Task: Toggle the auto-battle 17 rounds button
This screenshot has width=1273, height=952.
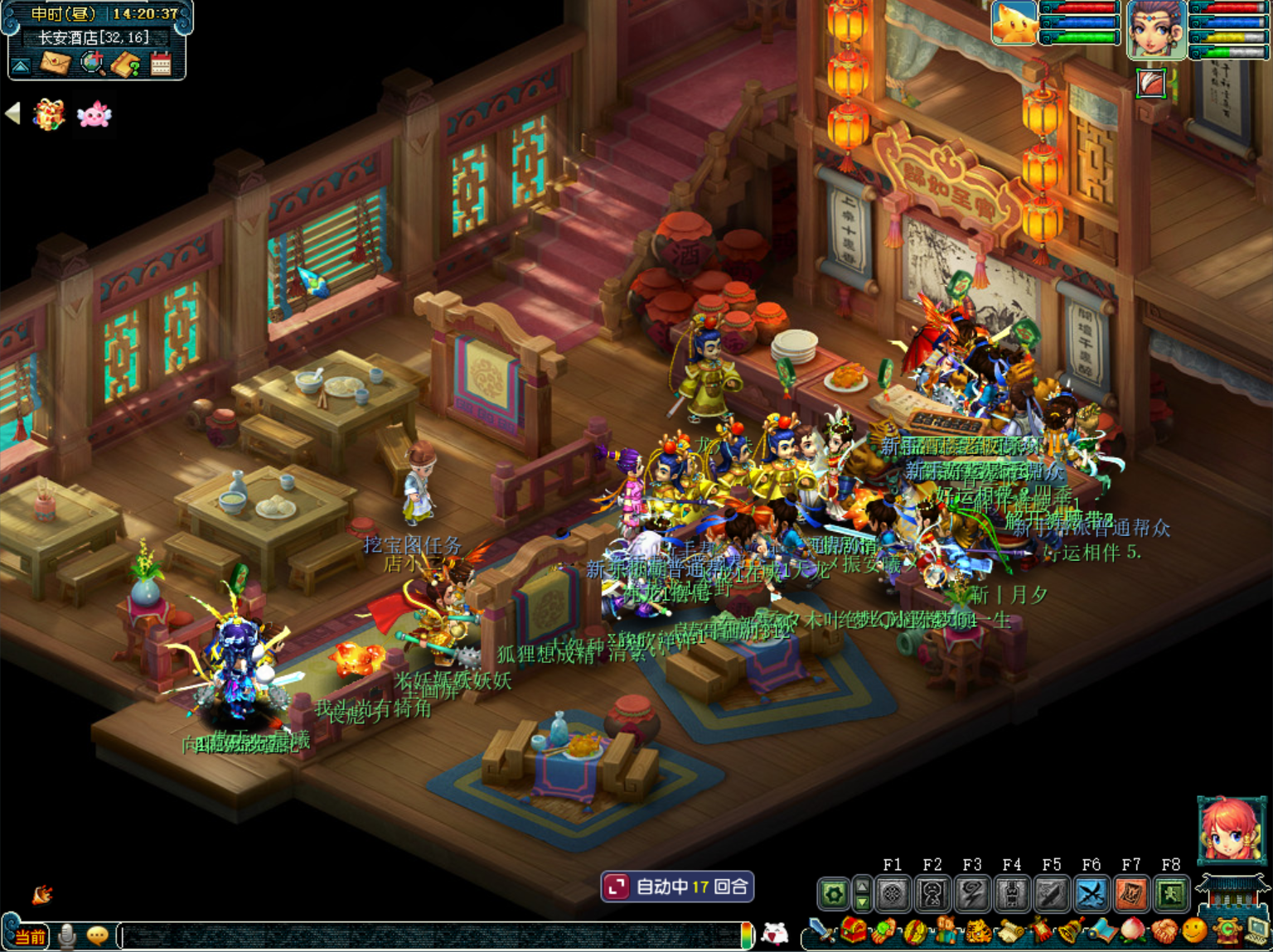Action: pyautogui.click(x=677, y=887)
